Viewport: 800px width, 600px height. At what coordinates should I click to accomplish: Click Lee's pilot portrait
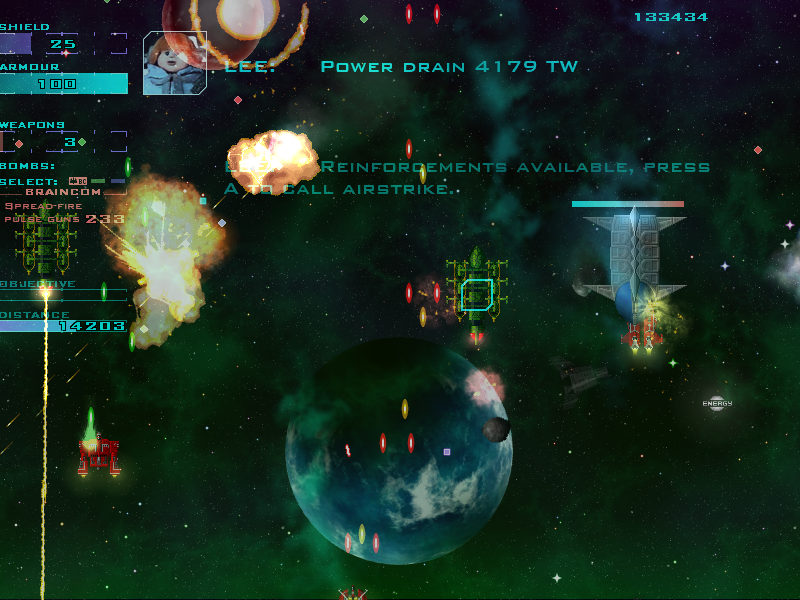(175, 63)
